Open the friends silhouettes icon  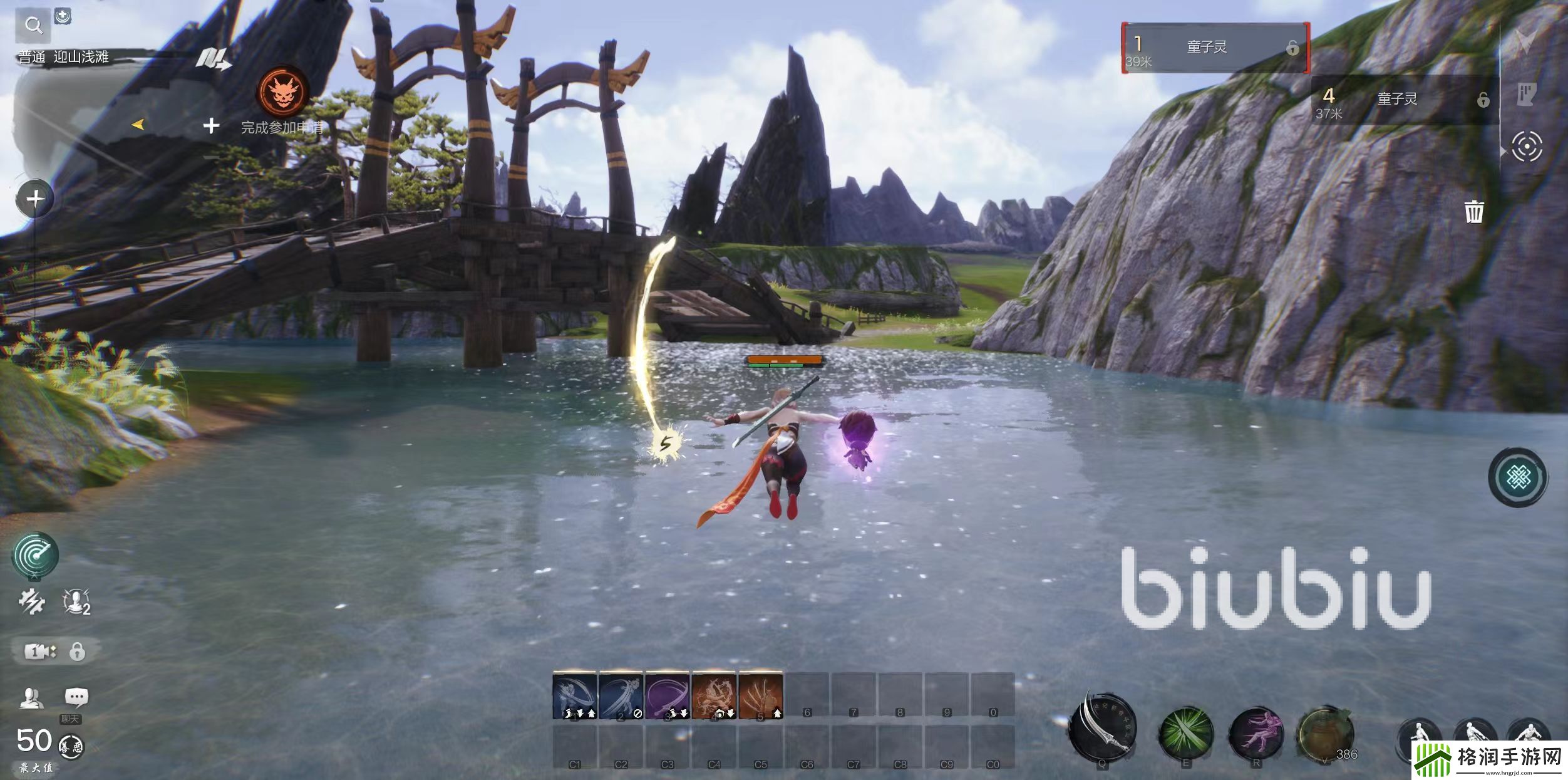31,697
